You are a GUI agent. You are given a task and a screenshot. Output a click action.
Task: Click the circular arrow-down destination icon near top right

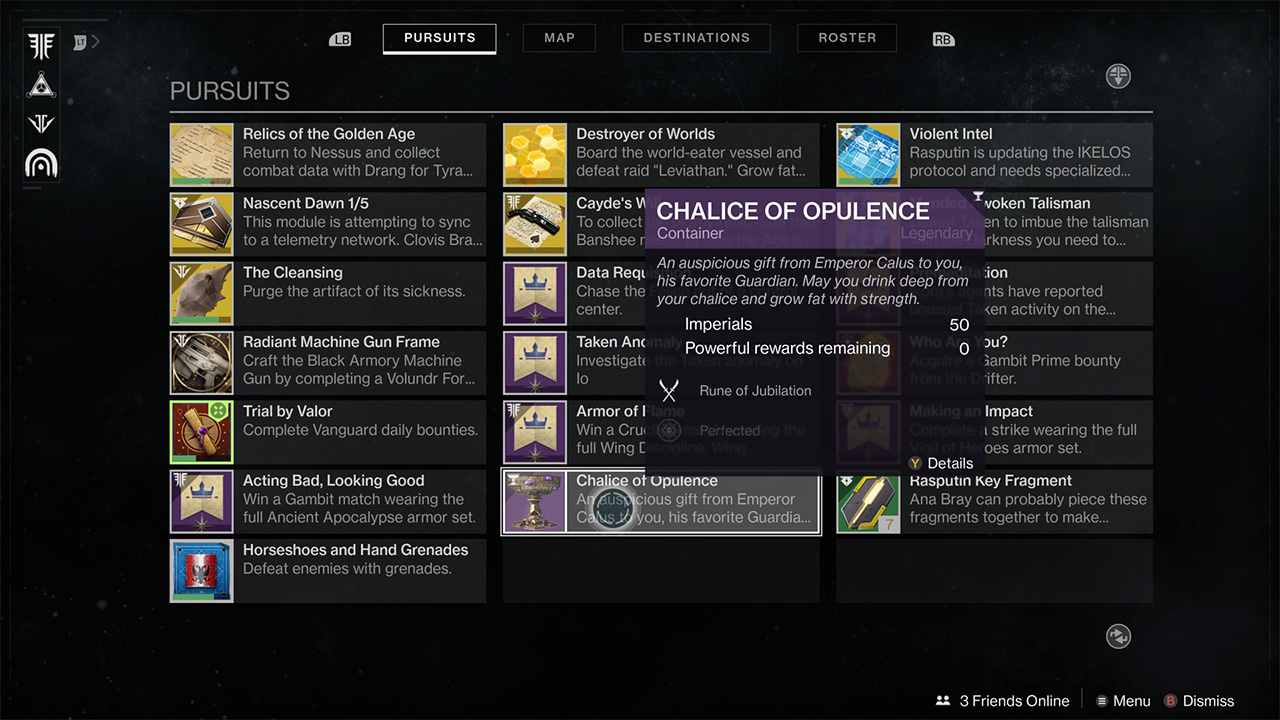pyautogui.click(x=1118, y=76)
